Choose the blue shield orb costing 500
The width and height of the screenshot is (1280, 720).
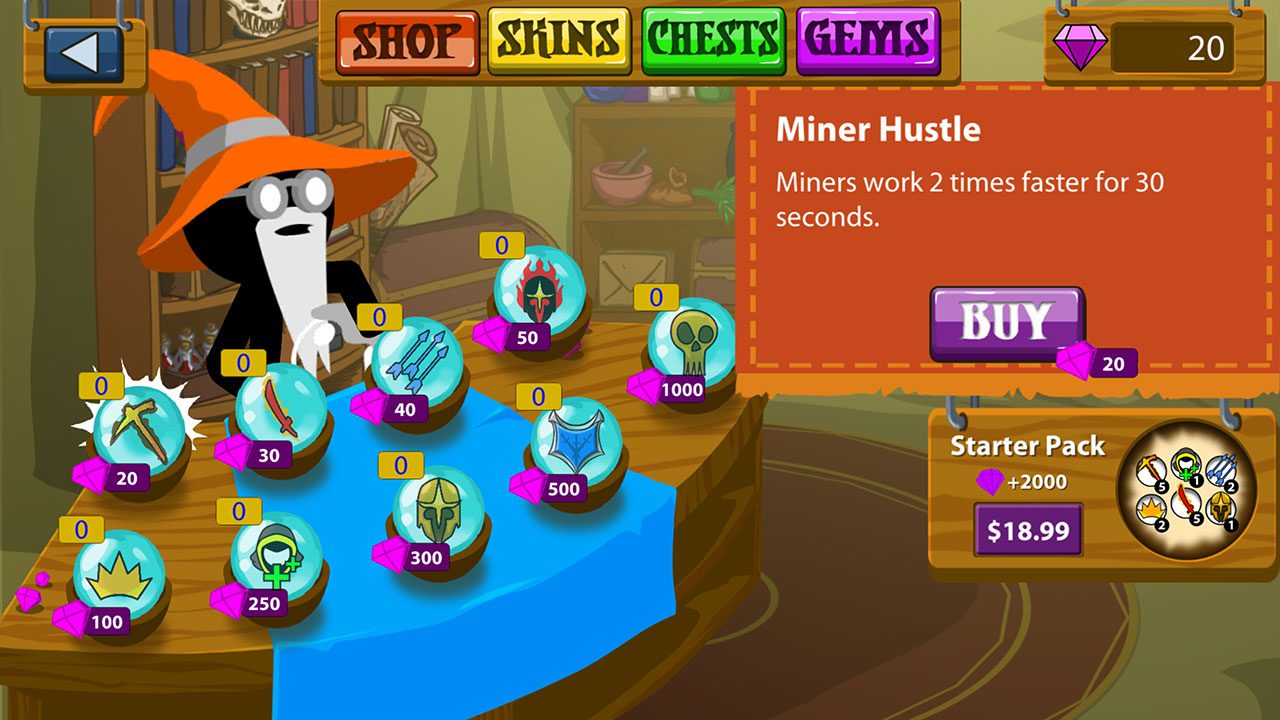(576, 442)
